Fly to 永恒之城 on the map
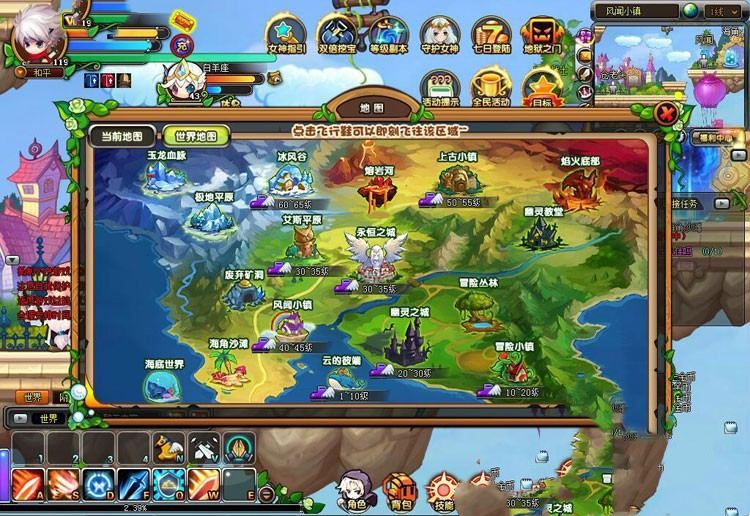Screen dimensions: 750x516 369,258
